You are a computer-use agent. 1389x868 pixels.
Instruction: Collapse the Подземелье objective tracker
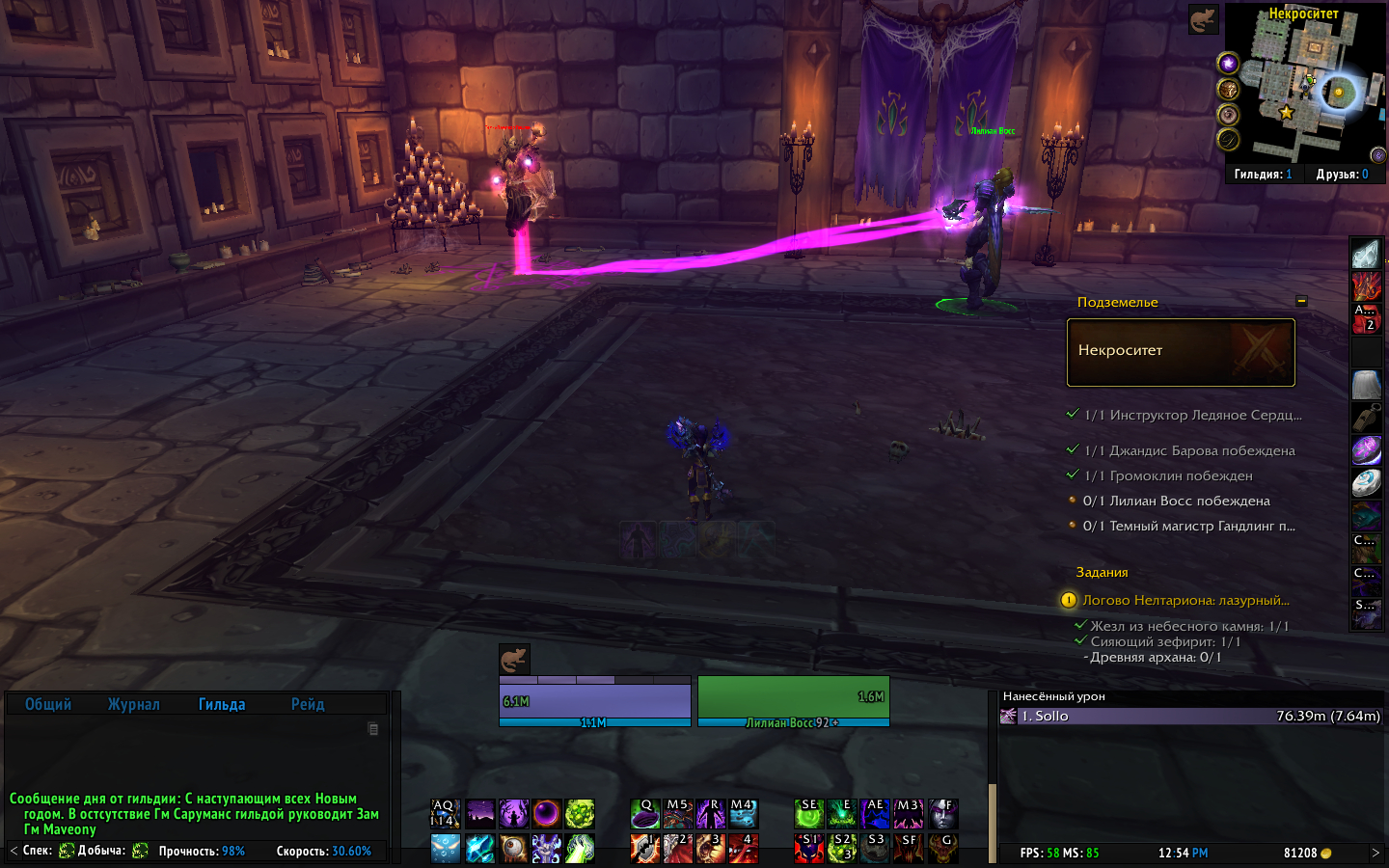coord(1301,301)
